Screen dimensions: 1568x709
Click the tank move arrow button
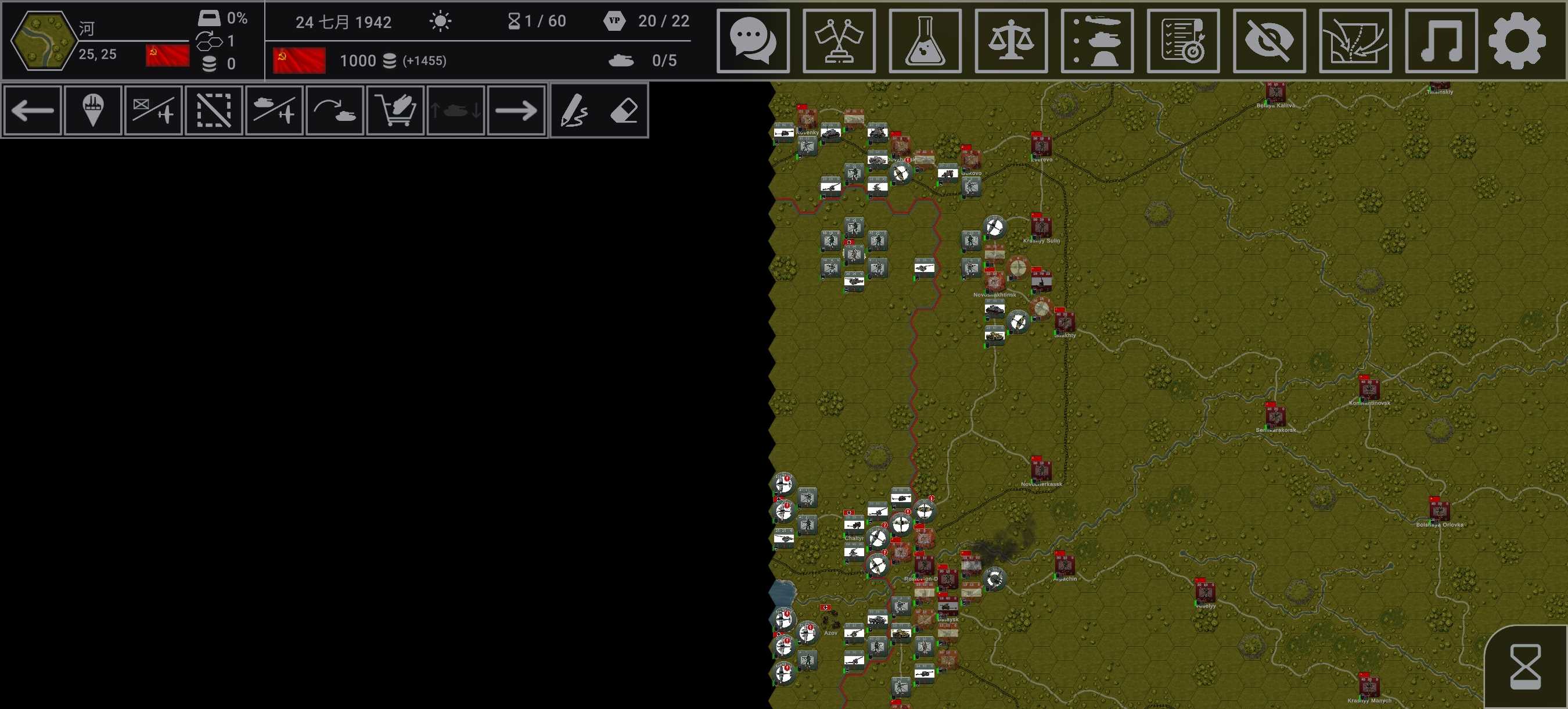[x=334, y=110]
